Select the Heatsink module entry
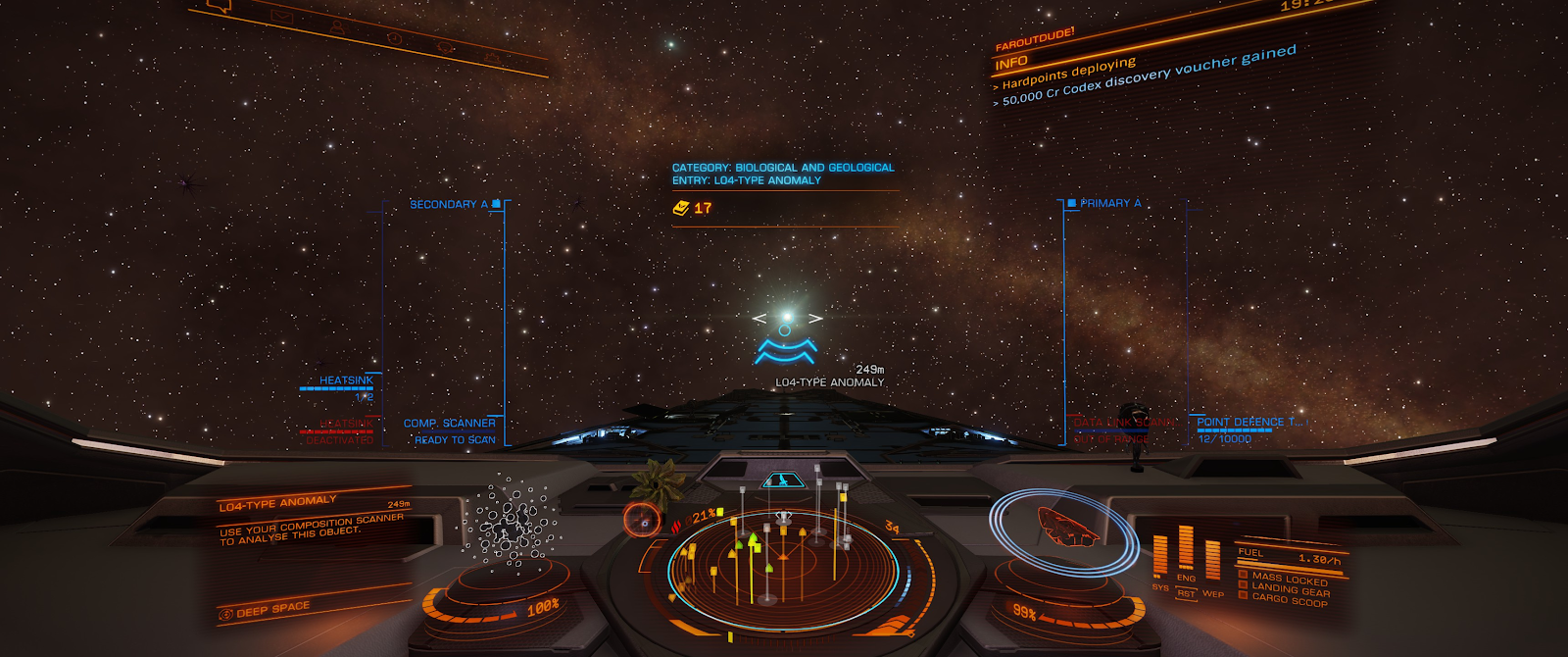1568x657 pixels. [345, 380]
